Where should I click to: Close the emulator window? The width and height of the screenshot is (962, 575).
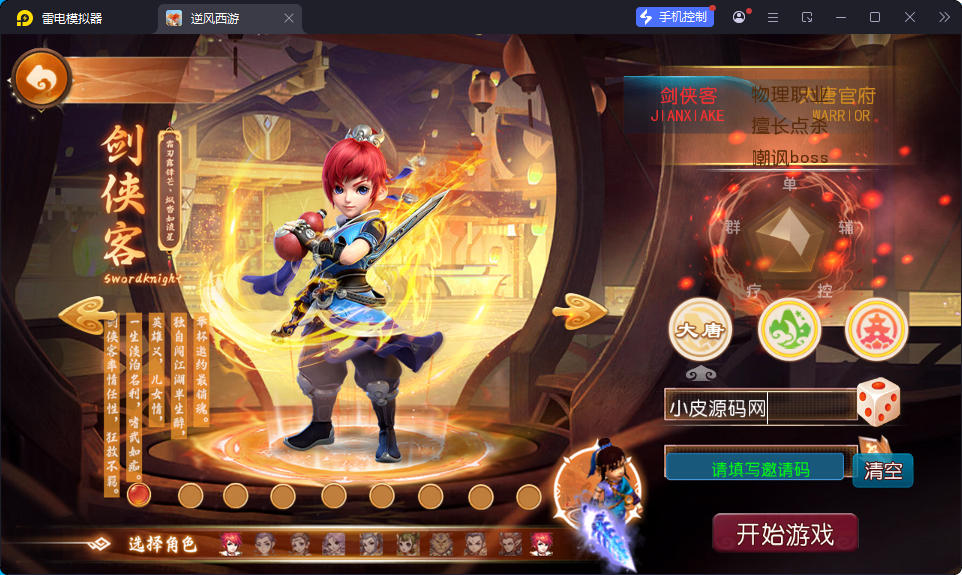[x=910, y=17]
